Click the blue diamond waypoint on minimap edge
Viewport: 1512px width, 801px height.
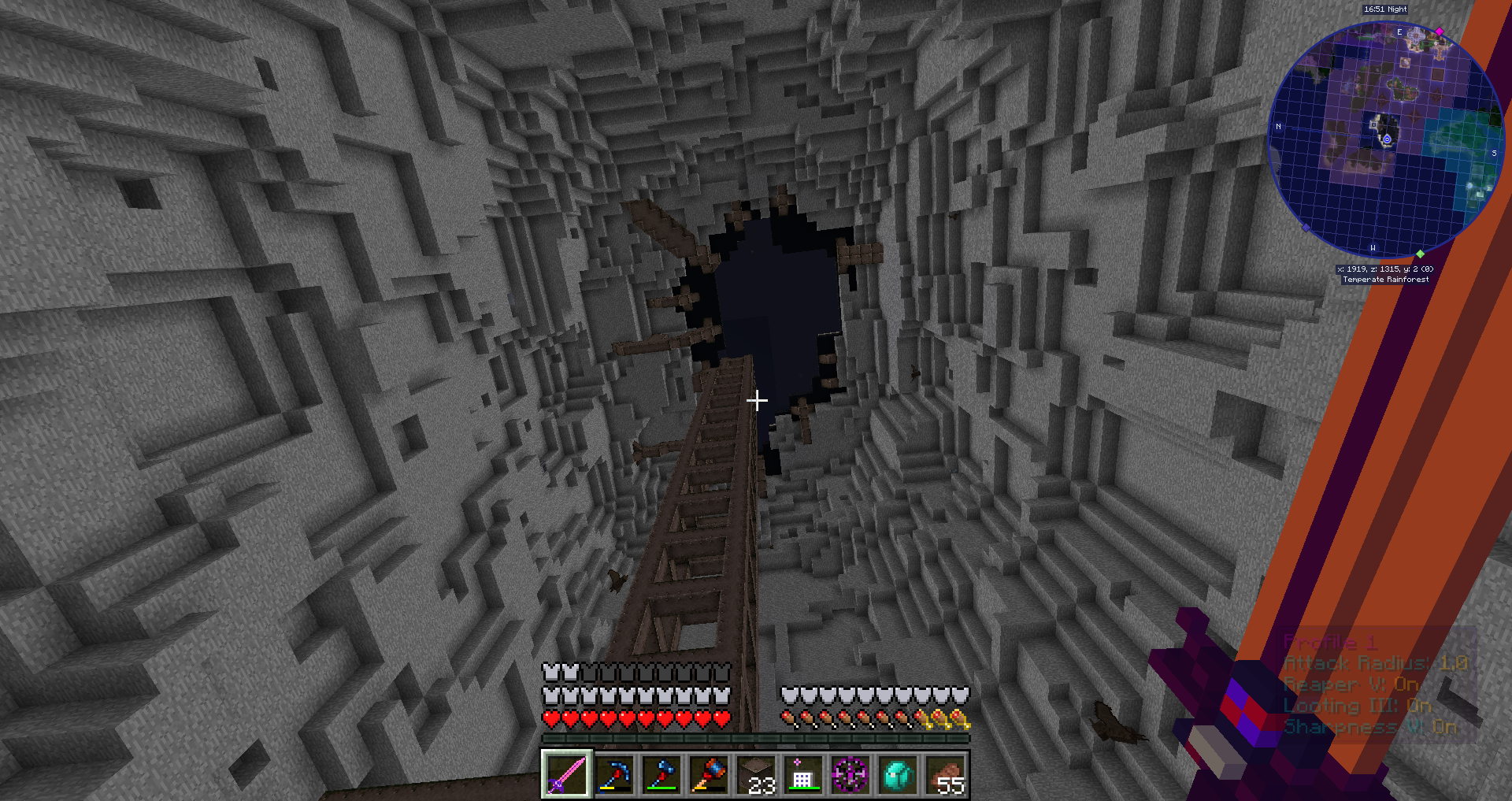click(x=1306, y=228)
